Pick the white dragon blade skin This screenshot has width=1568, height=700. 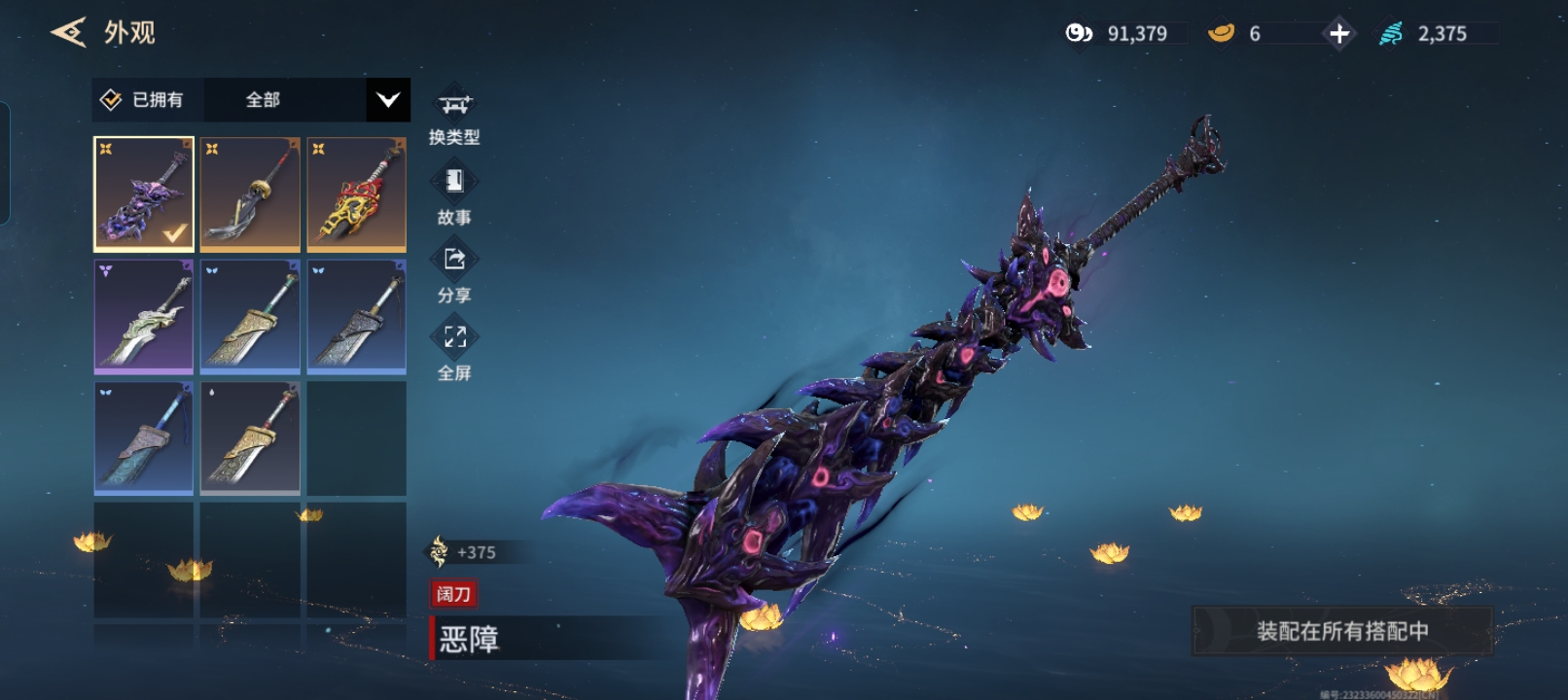click(x=144, y=316)
